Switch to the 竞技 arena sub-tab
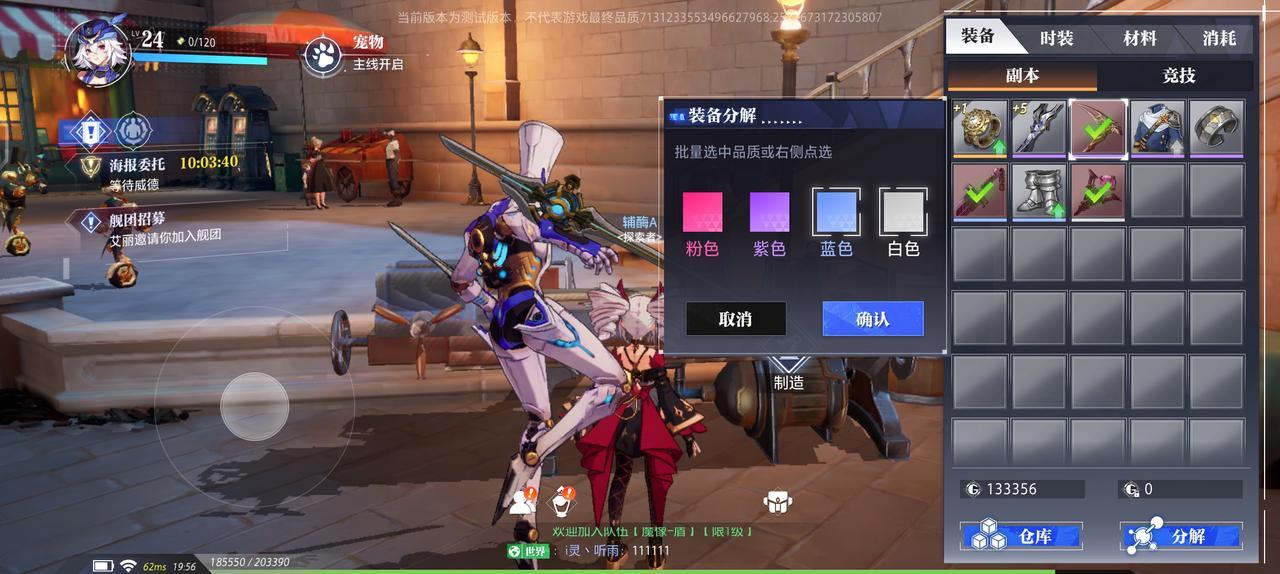Image resolution: width=1280 pixels, height=574 pixels. pyautogui.click(x=1178, y=76)
